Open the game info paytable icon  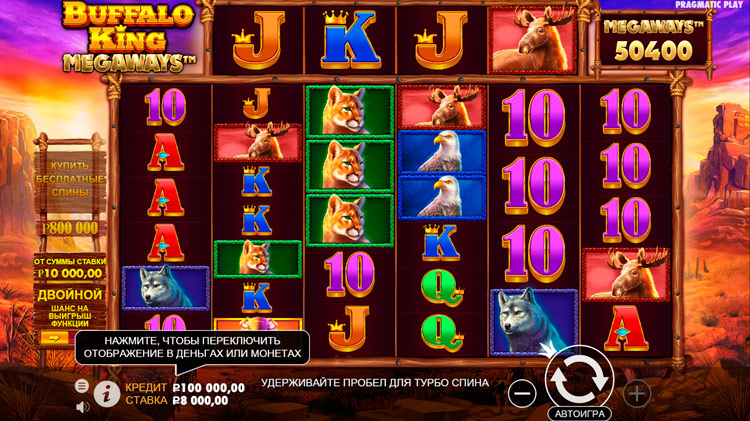(x=107, y=394)
